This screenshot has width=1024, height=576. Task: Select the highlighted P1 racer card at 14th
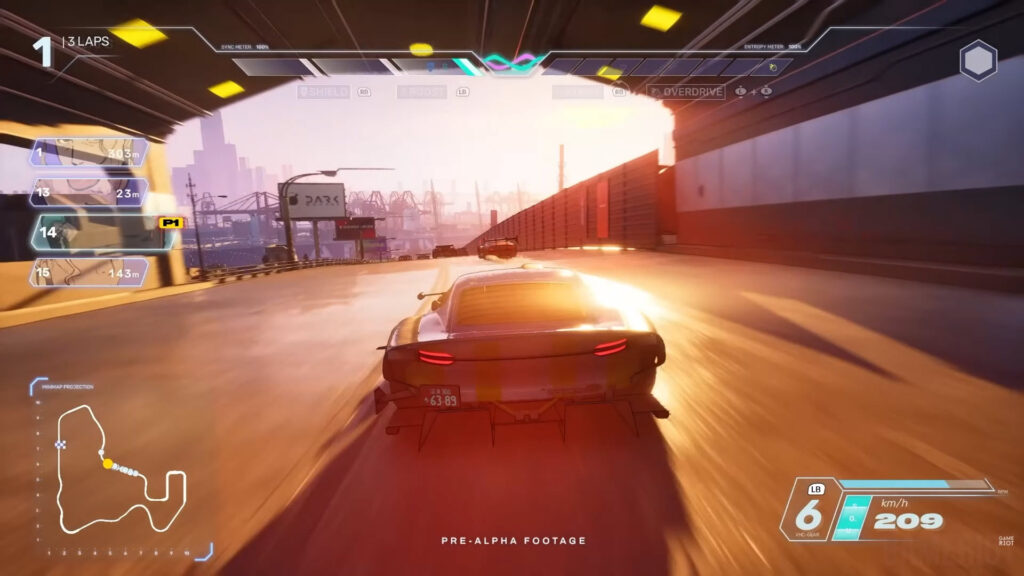point(100,232)
